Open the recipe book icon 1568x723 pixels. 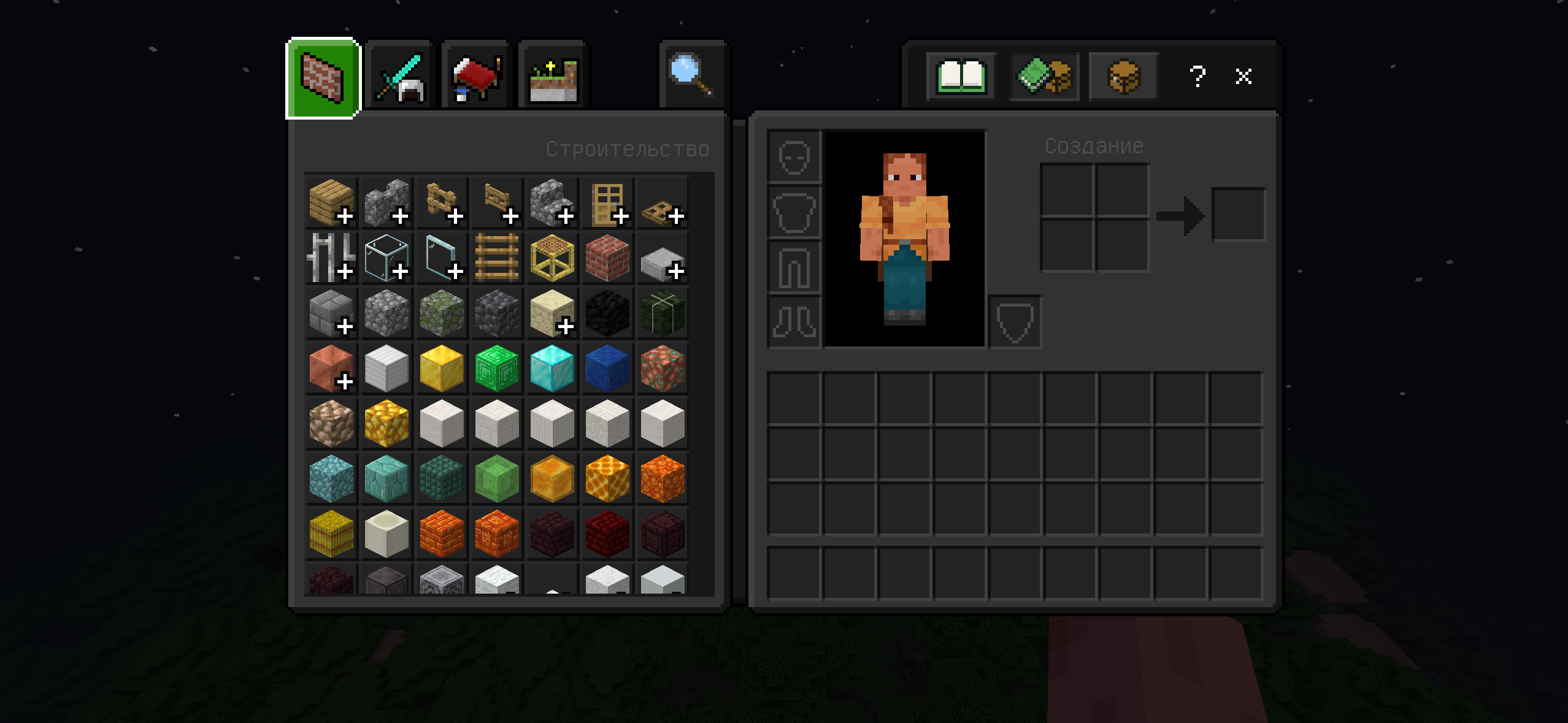point(960,75)
